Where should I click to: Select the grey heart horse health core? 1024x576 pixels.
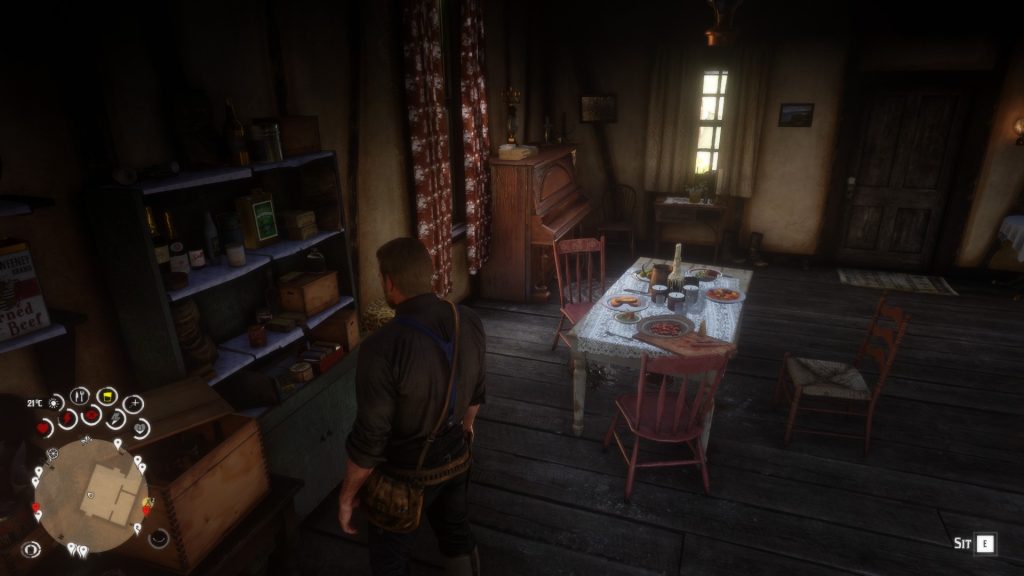[139, 428]
